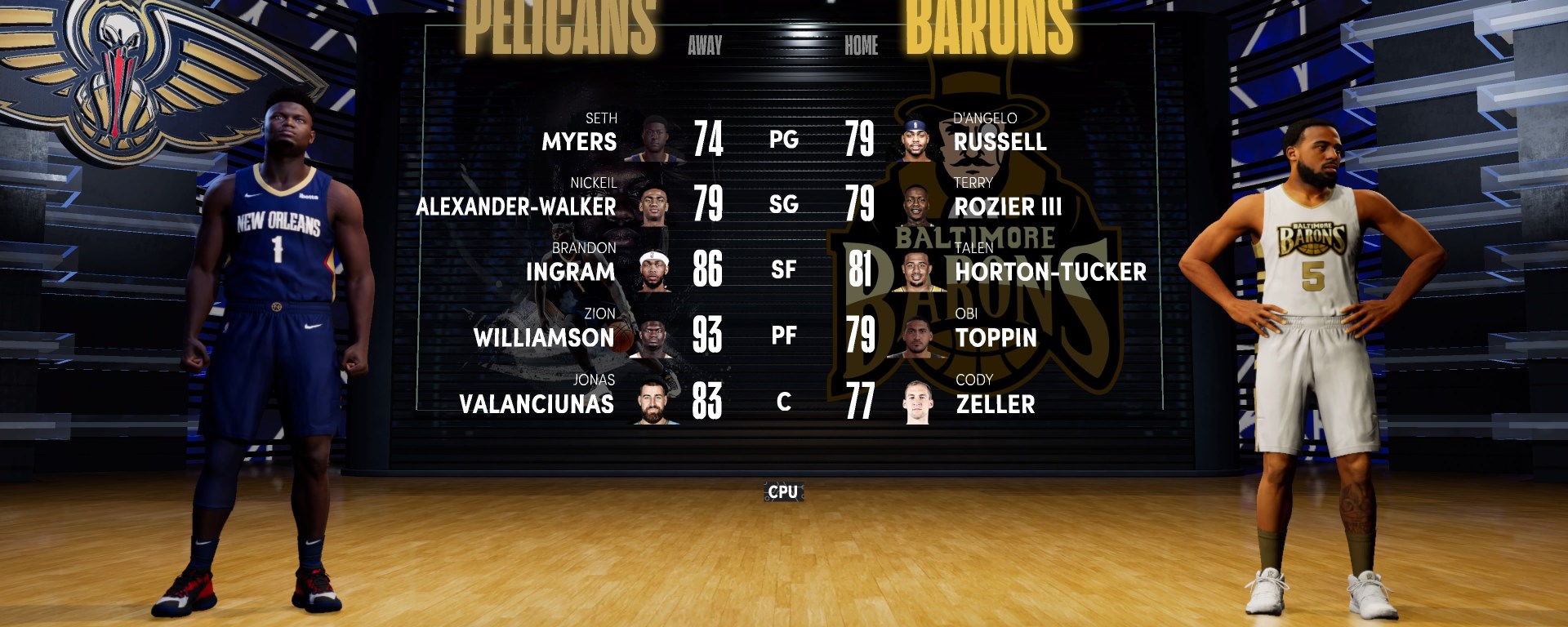Choose D'Angelo Russell in the Barons lineup
Viewport: 1568px width, 627px height.
click(x=1000, y=141)
